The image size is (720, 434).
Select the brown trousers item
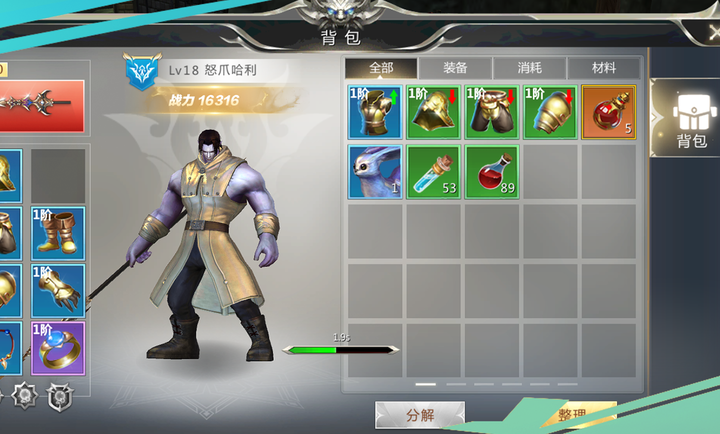pyautogui.click(x=491, y=112)
